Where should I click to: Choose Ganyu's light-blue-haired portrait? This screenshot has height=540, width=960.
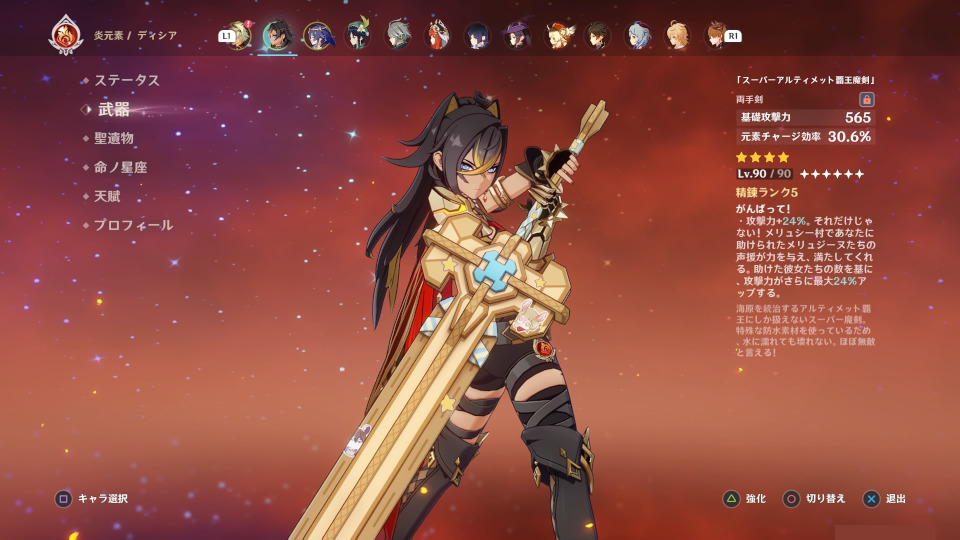(637, 36)
